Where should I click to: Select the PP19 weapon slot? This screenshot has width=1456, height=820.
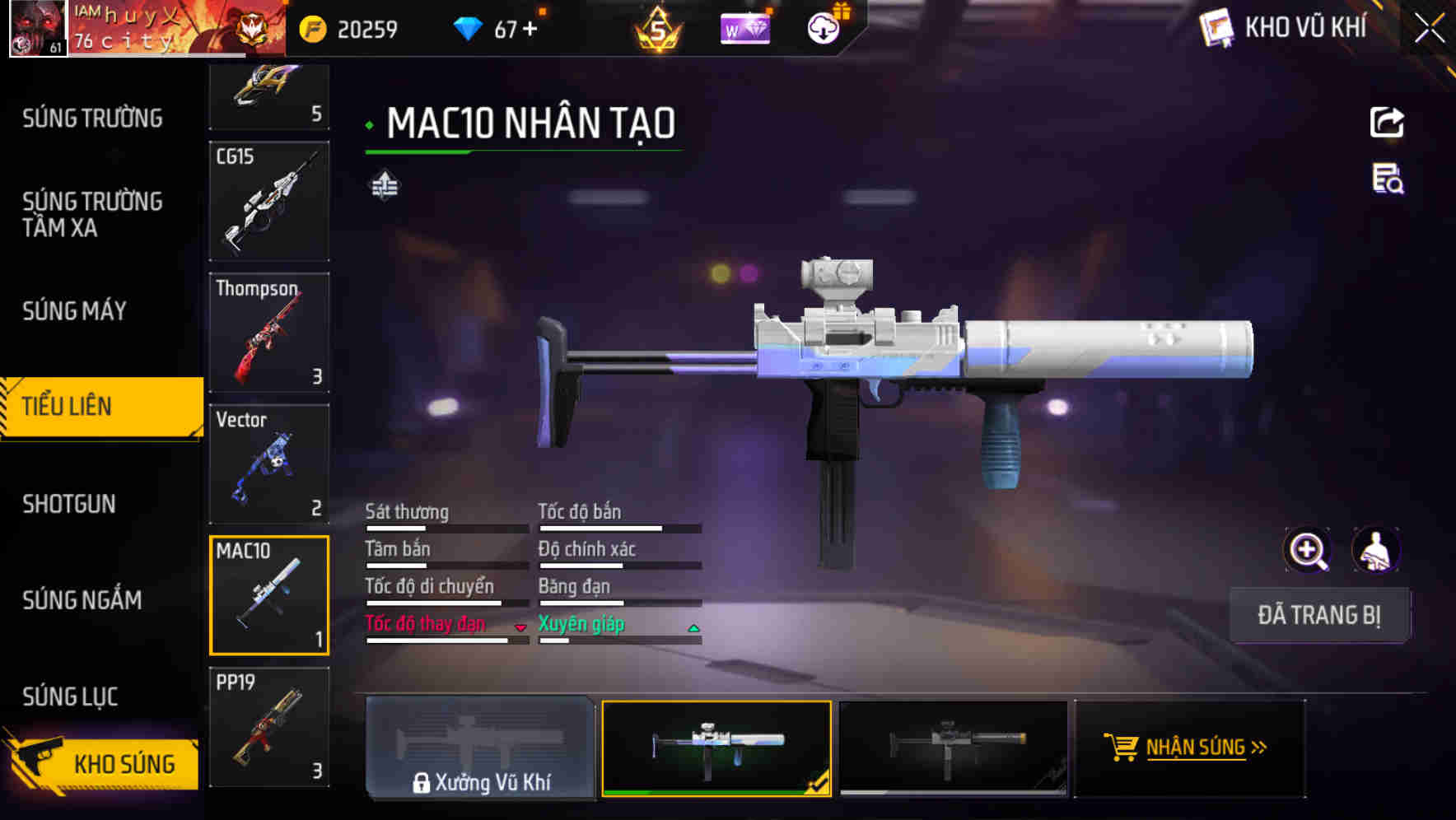[269, 727]
